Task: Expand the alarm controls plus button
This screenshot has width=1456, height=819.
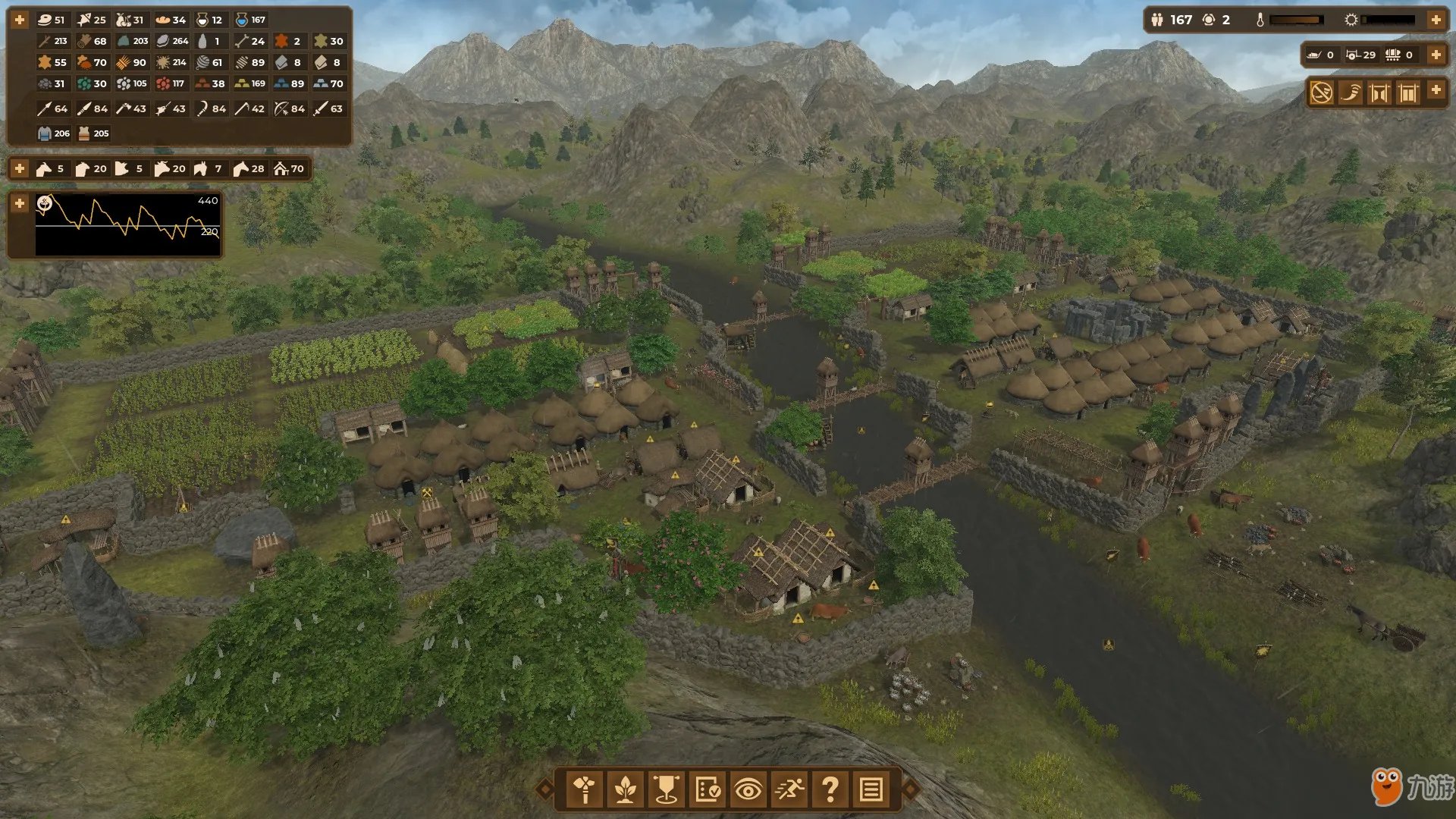Action: [x=1436, y=89]
